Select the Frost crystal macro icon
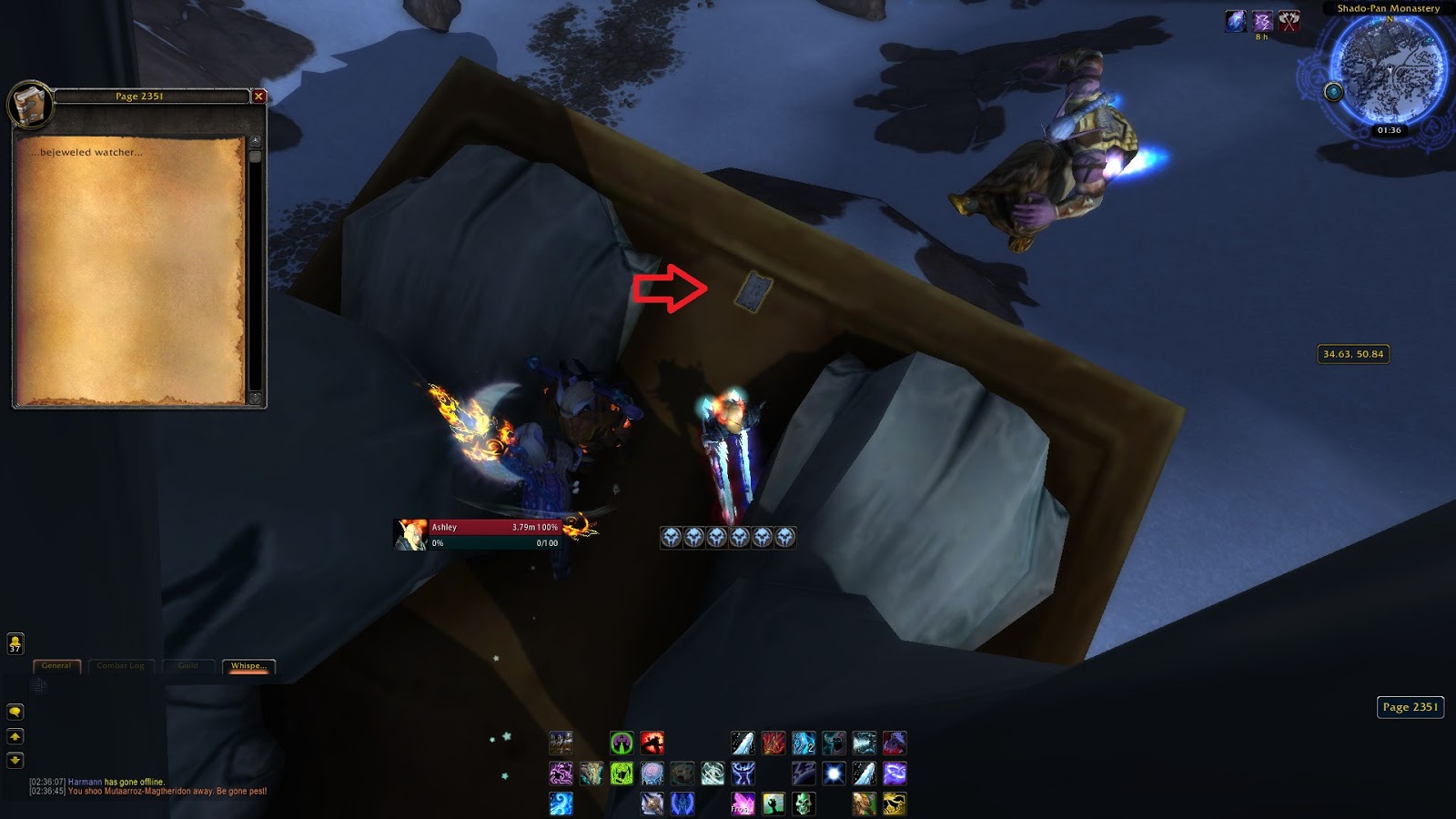 (x=743, y=804)
